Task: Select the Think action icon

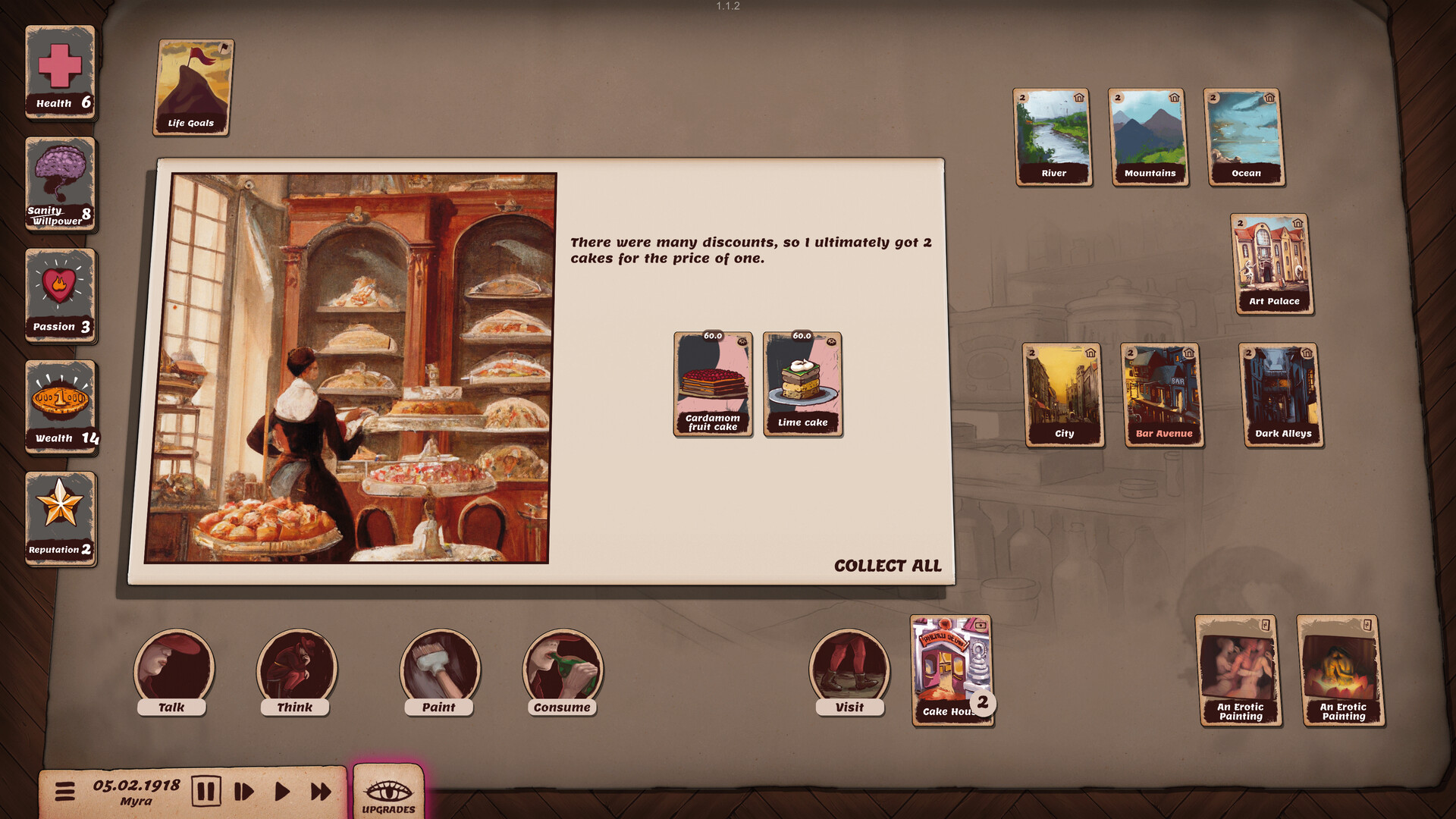Action: [296, 671]
